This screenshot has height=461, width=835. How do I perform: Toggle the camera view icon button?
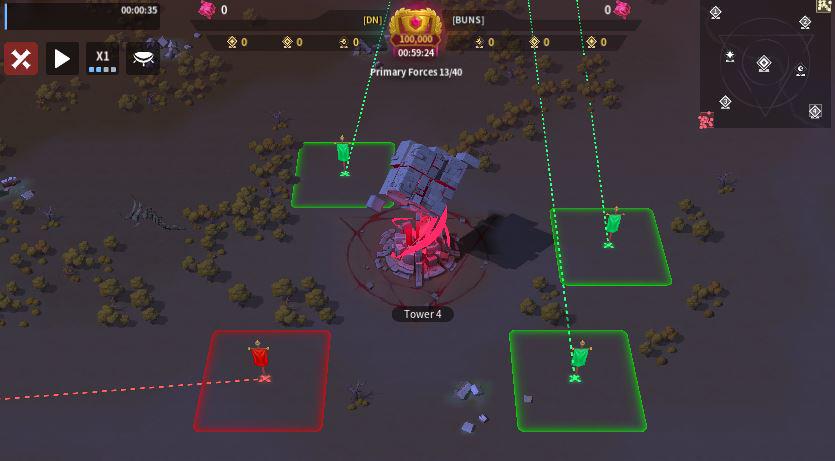click(x=143, y=59)
